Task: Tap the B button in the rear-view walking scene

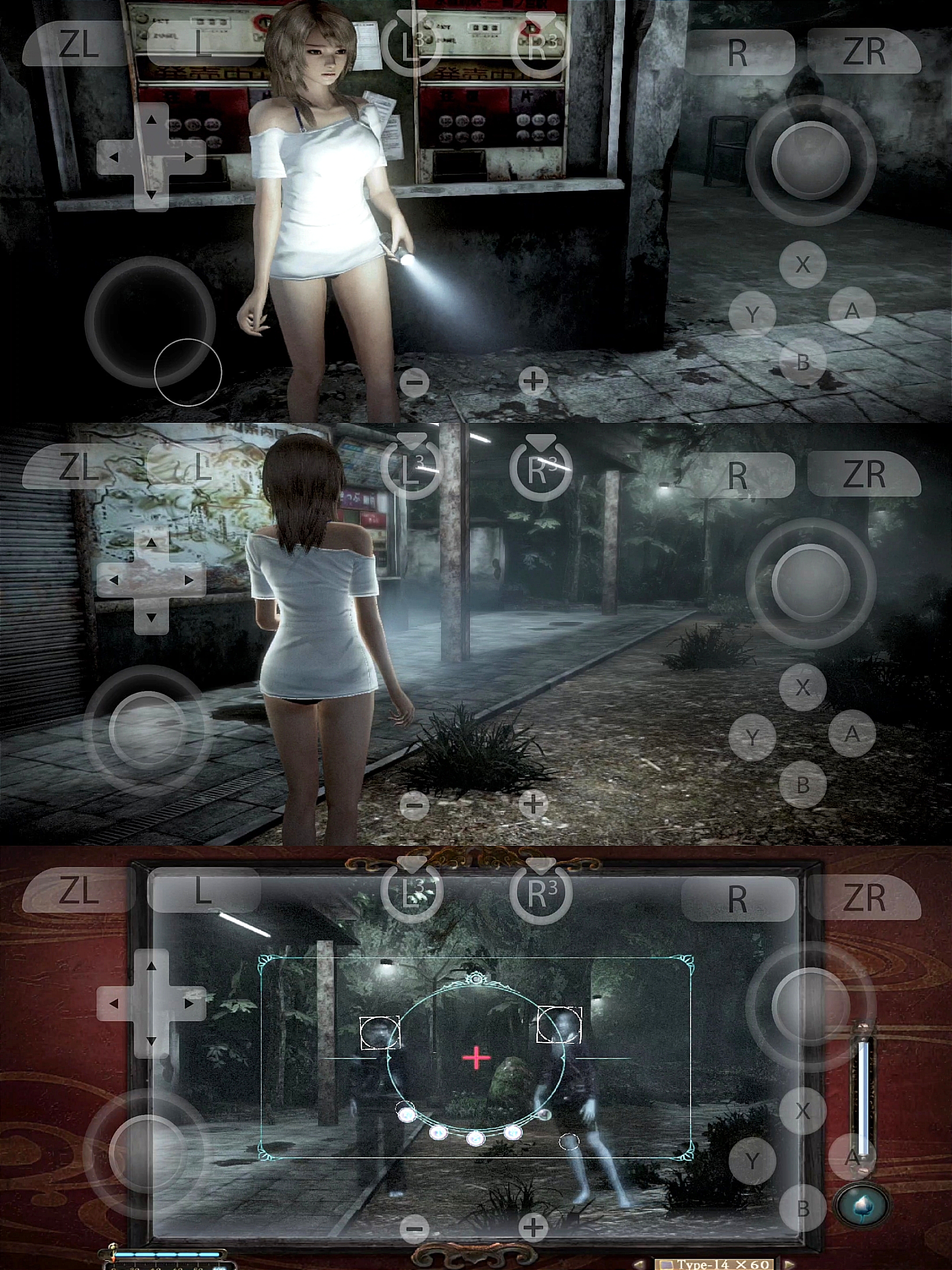Action: pos(803,784)
